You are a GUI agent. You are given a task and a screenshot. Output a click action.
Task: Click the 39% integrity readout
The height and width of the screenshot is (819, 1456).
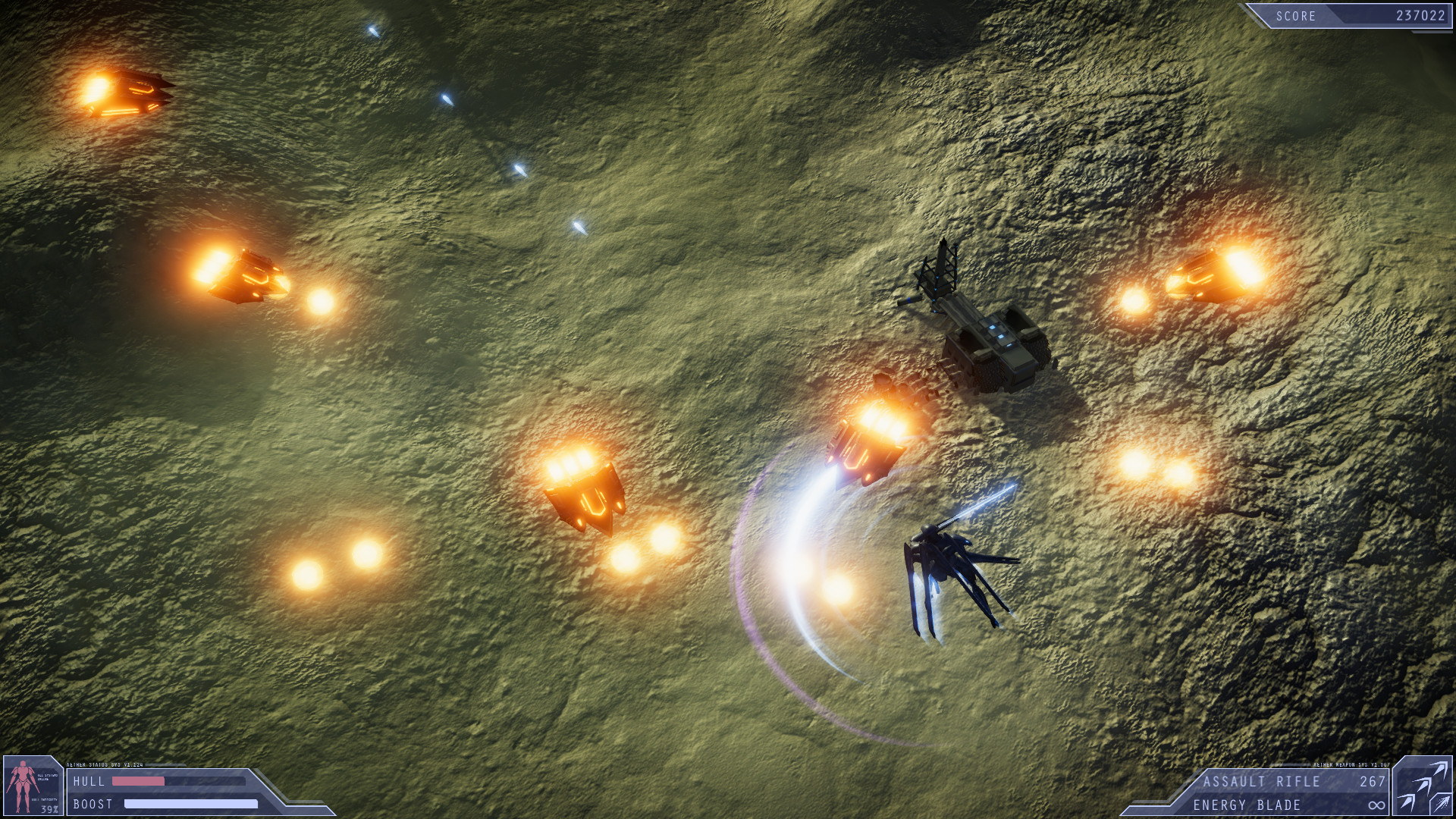coord(49,808)
